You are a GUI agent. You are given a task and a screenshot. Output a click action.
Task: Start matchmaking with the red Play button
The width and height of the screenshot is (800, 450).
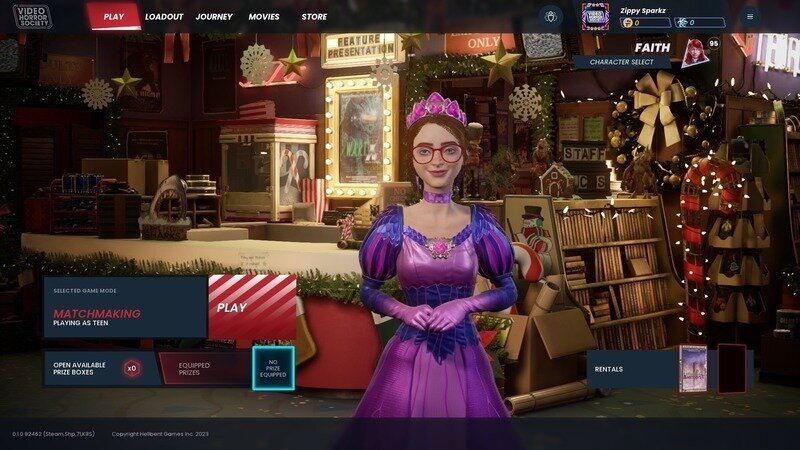tap(252, 307)
